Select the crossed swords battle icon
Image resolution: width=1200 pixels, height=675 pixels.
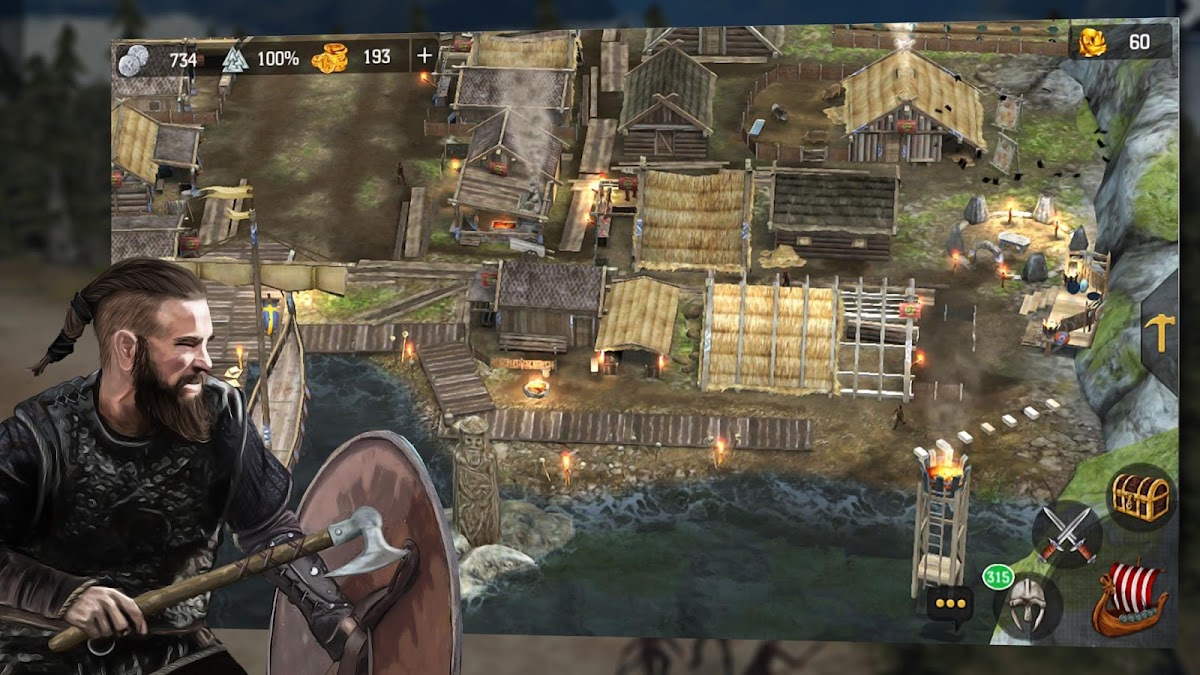(x=1066, y=534)
